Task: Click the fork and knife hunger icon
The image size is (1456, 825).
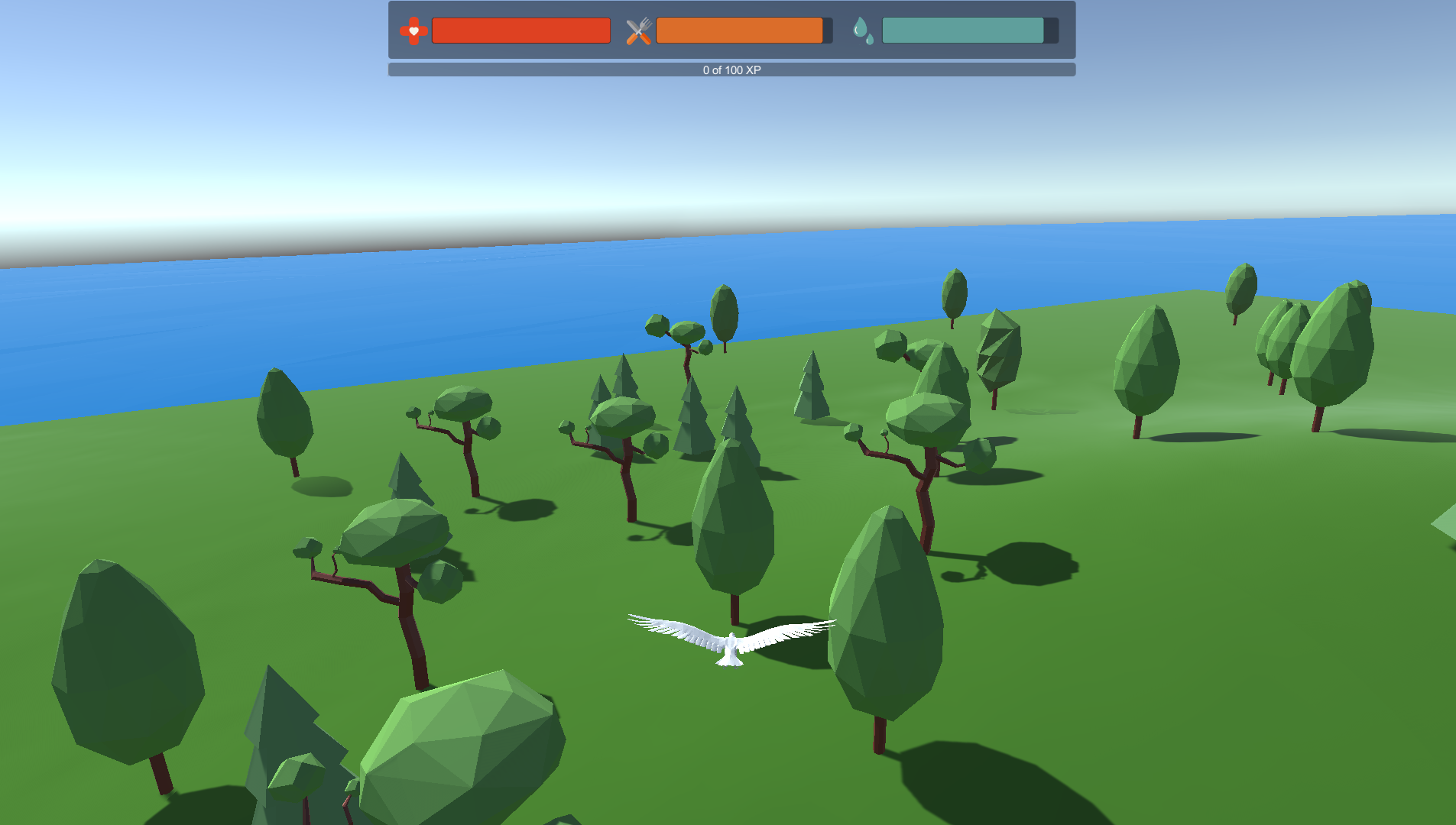Action: (640, 31)
